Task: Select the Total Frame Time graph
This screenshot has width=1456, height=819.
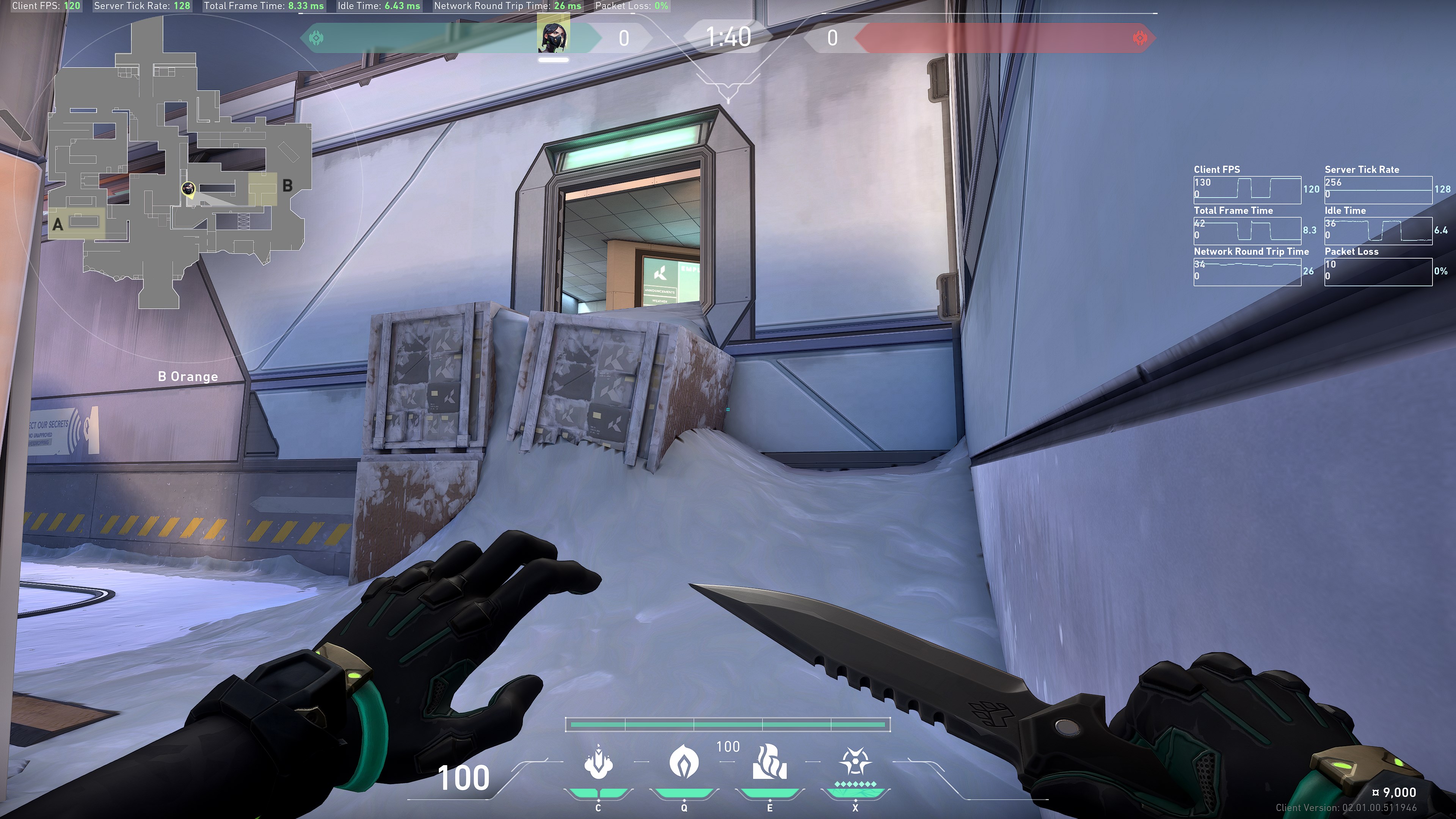Action: tap(1247, 231)
